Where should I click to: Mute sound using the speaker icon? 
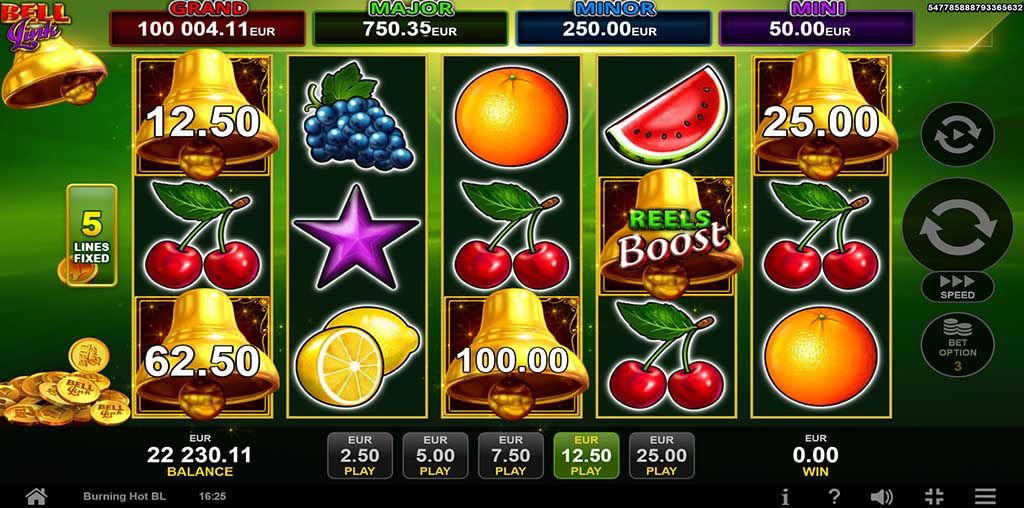(x=882, y=496)
